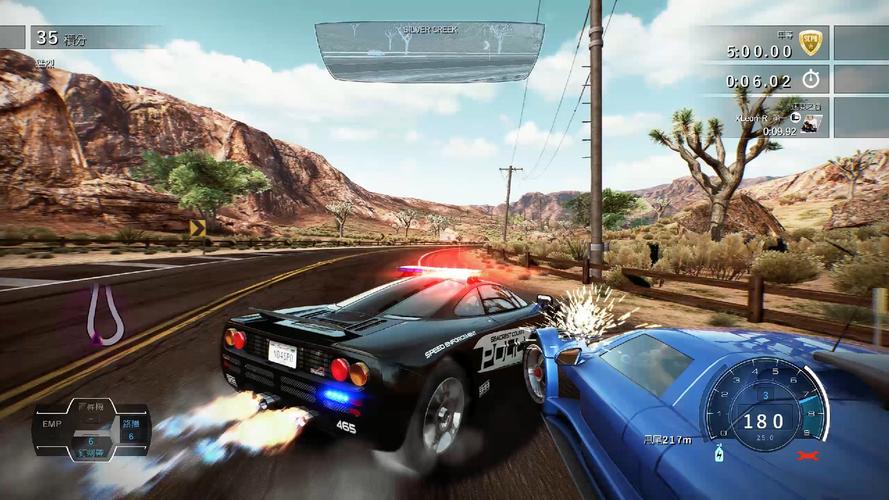Screen dimensions: 889x500
Task: Click the stopwatch icon
Action: 811,79
